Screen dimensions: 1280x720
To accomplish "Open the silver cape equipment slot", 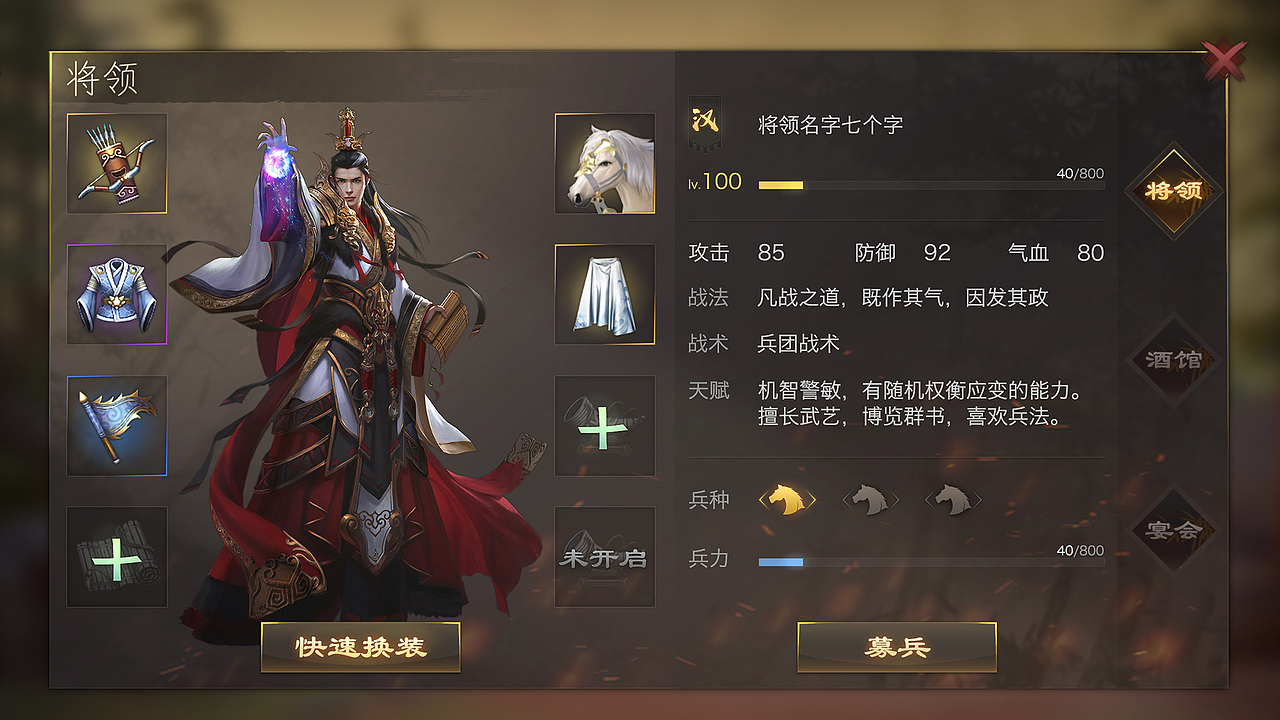I will (603, 294).
